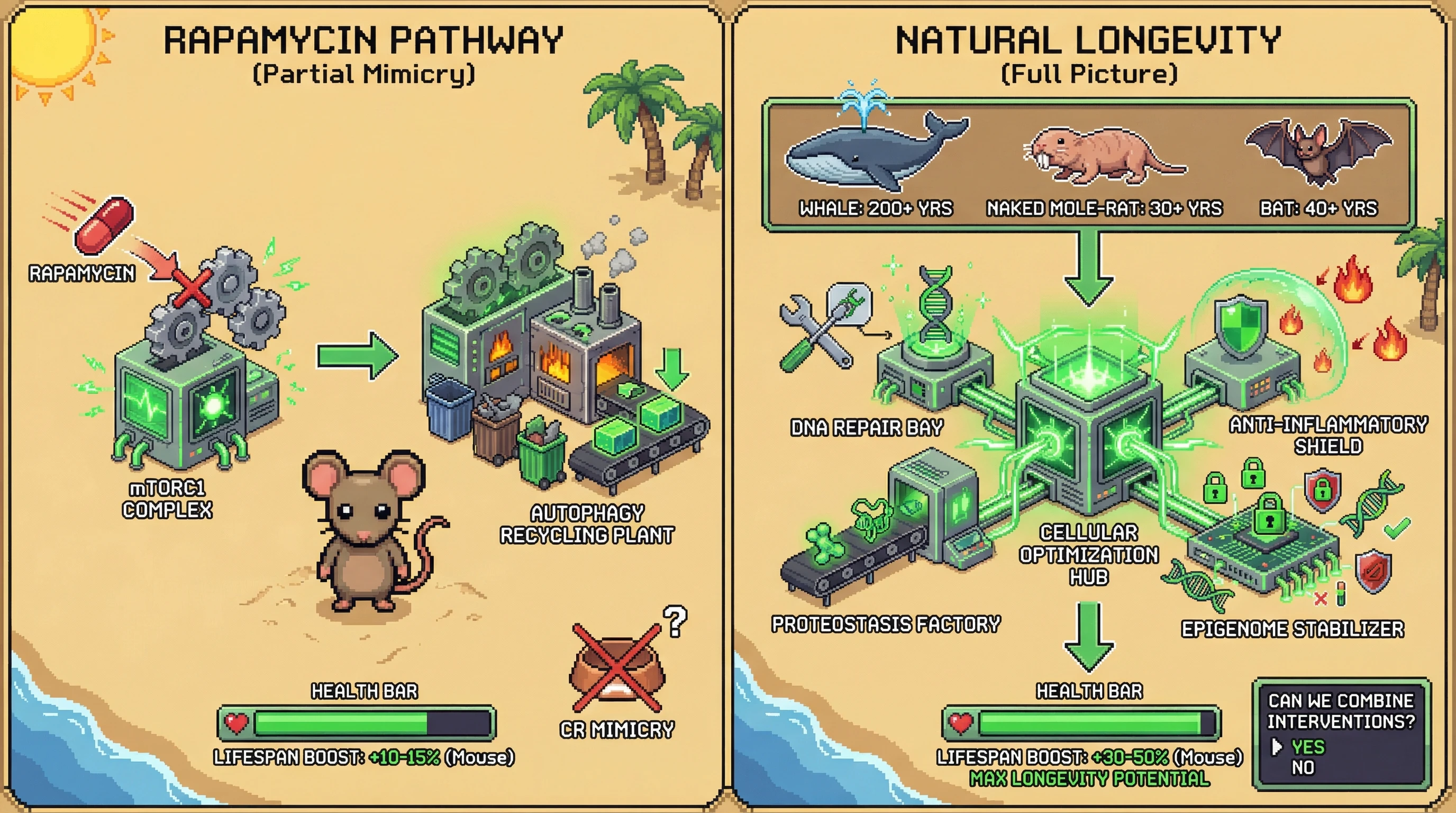Choose YES in the combine interventions prompt
Image resolution: width=1456 pixels, height=813 pixels.
[1307, 747]
